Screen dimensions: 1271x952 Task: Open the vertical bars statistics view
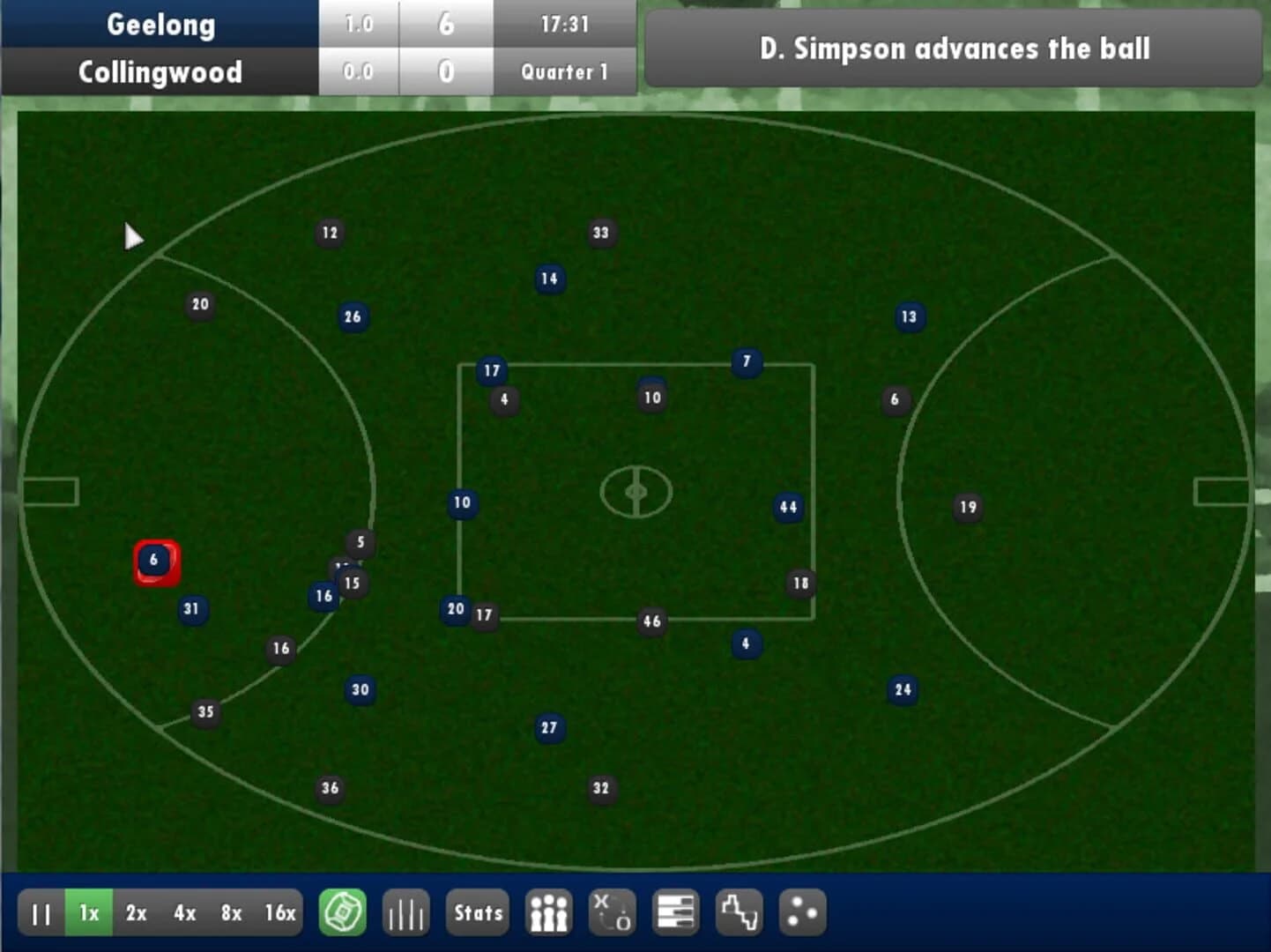click(x=405, y=912)
